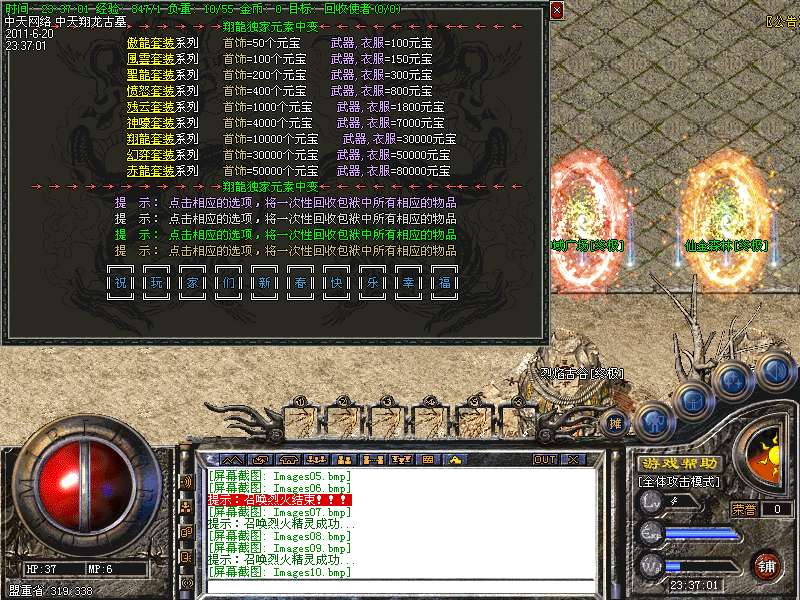Image resolution: width=800 pixels, height=600 pixels.
Task: Click the 祝 character box in the dialog
Action: pyautogui.click(x=120, y=283)
